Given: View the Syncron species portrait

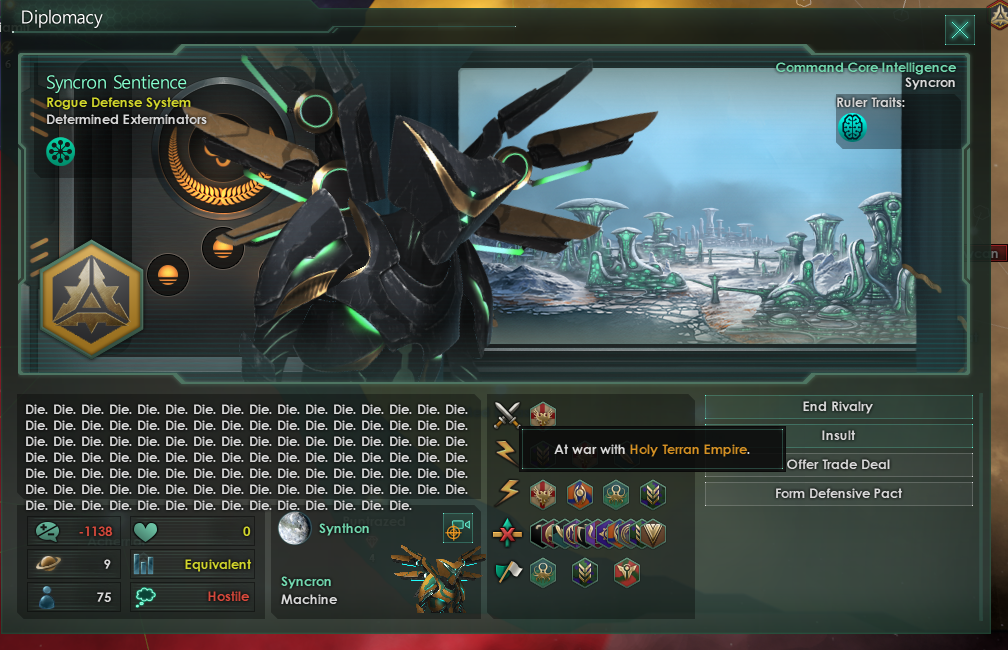Looking at the screenshot, I should [431, 580].
